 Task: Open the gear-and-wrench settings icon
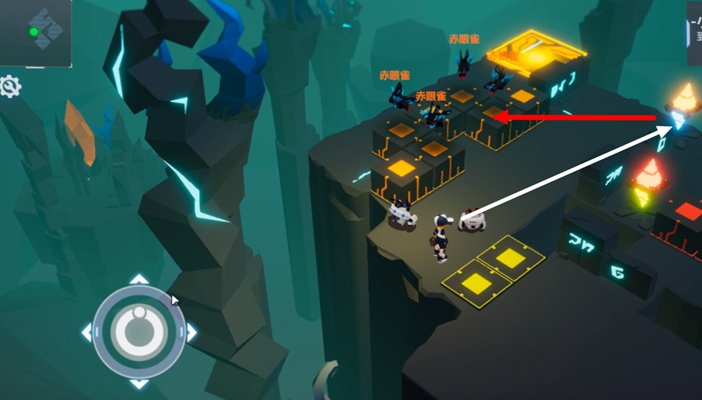click(11, 87)
